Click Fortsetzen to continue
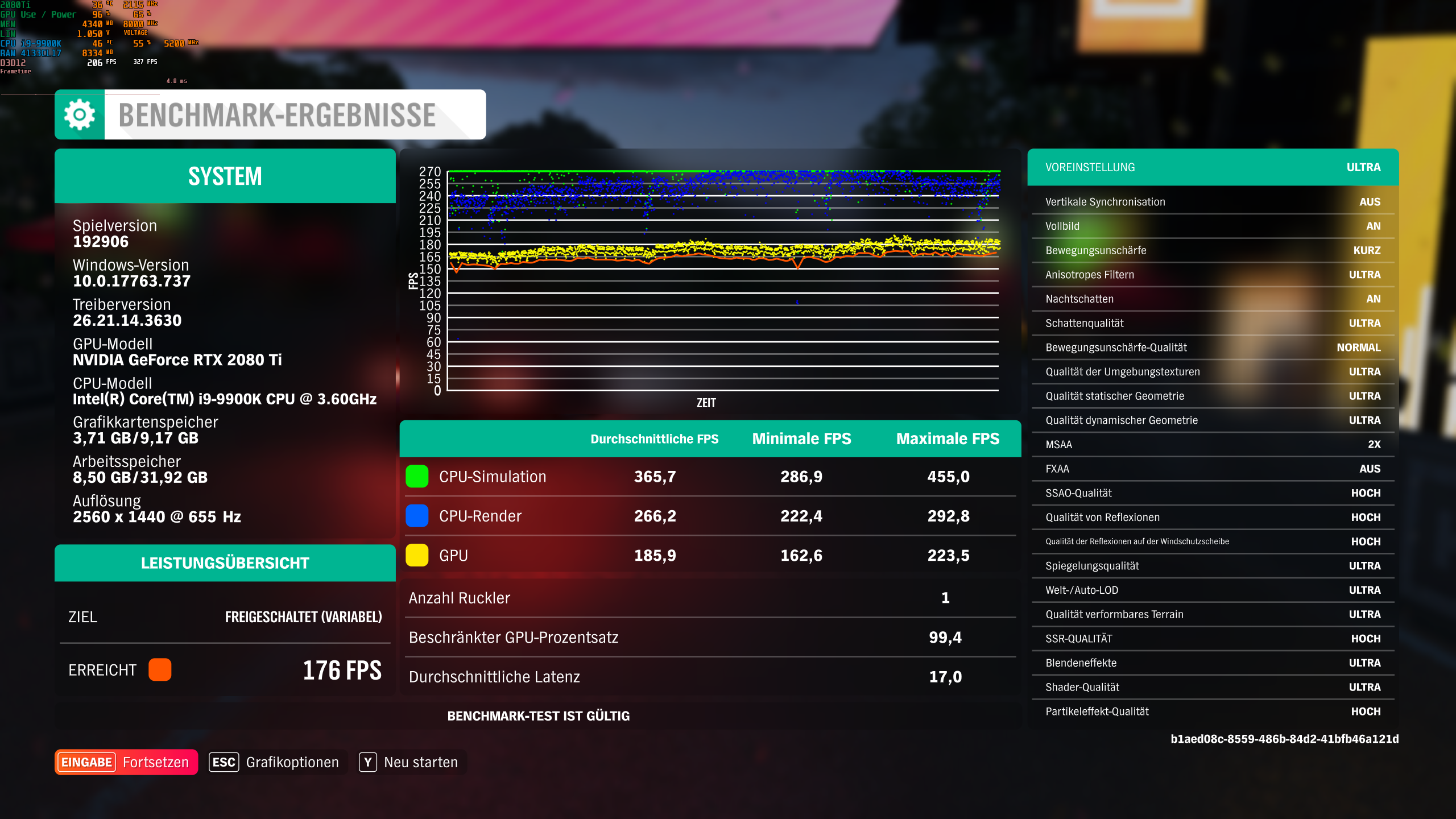The height and width of the screenshot is (819, 1456). pos(155,762)
